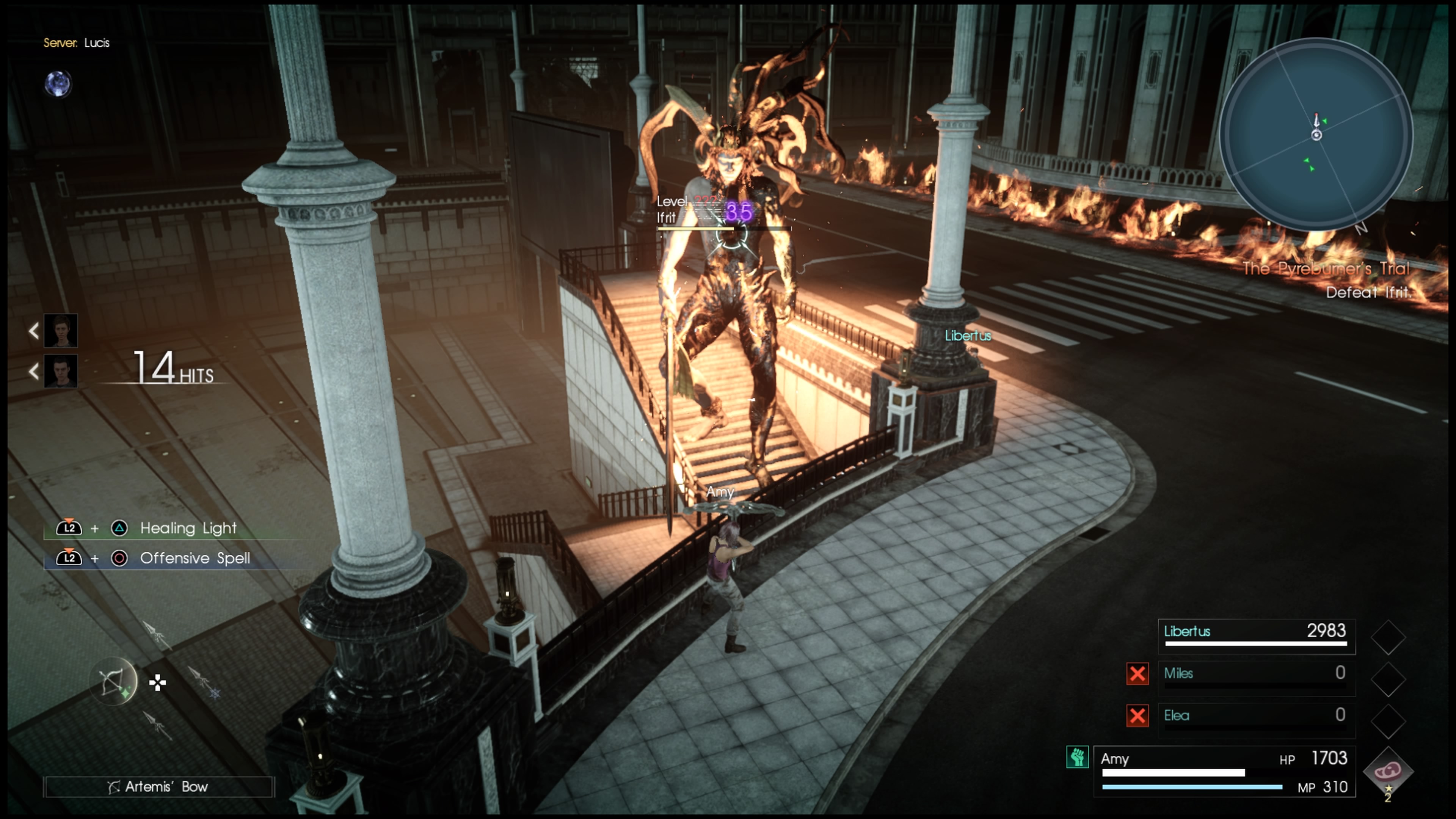Viewport: 1456px width, 819px height.
Task: Expand the second party member portrait via its arrow
Action: 34,372
